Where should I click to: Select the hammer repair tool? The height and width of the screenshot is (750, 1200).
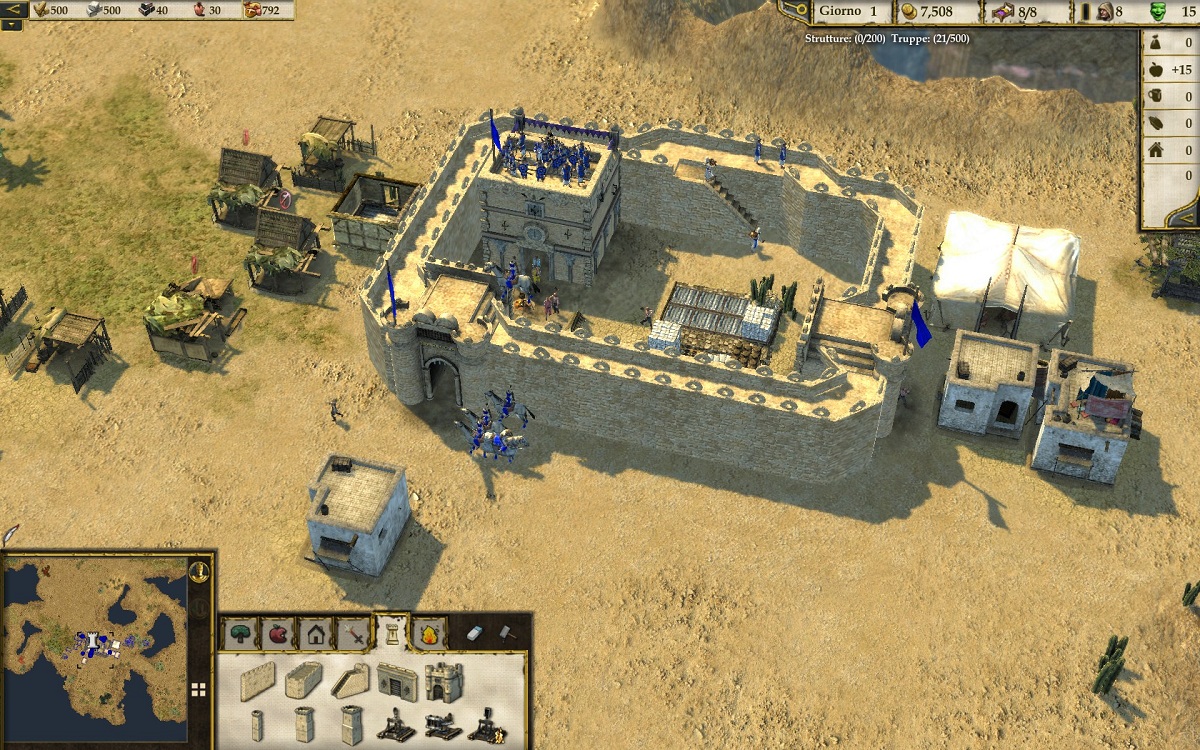click(507, 633)
